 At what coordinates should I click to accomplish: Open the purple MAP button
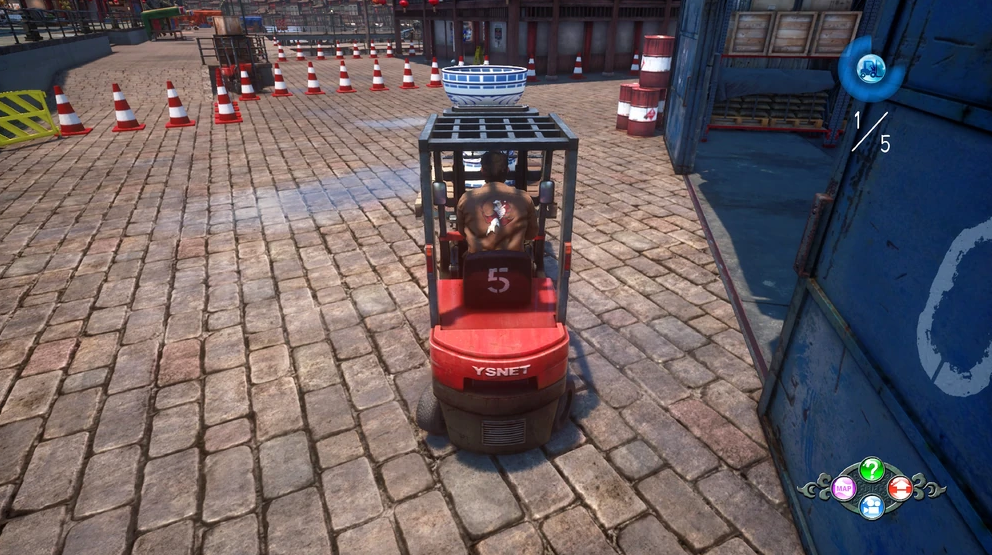(844, 488)
